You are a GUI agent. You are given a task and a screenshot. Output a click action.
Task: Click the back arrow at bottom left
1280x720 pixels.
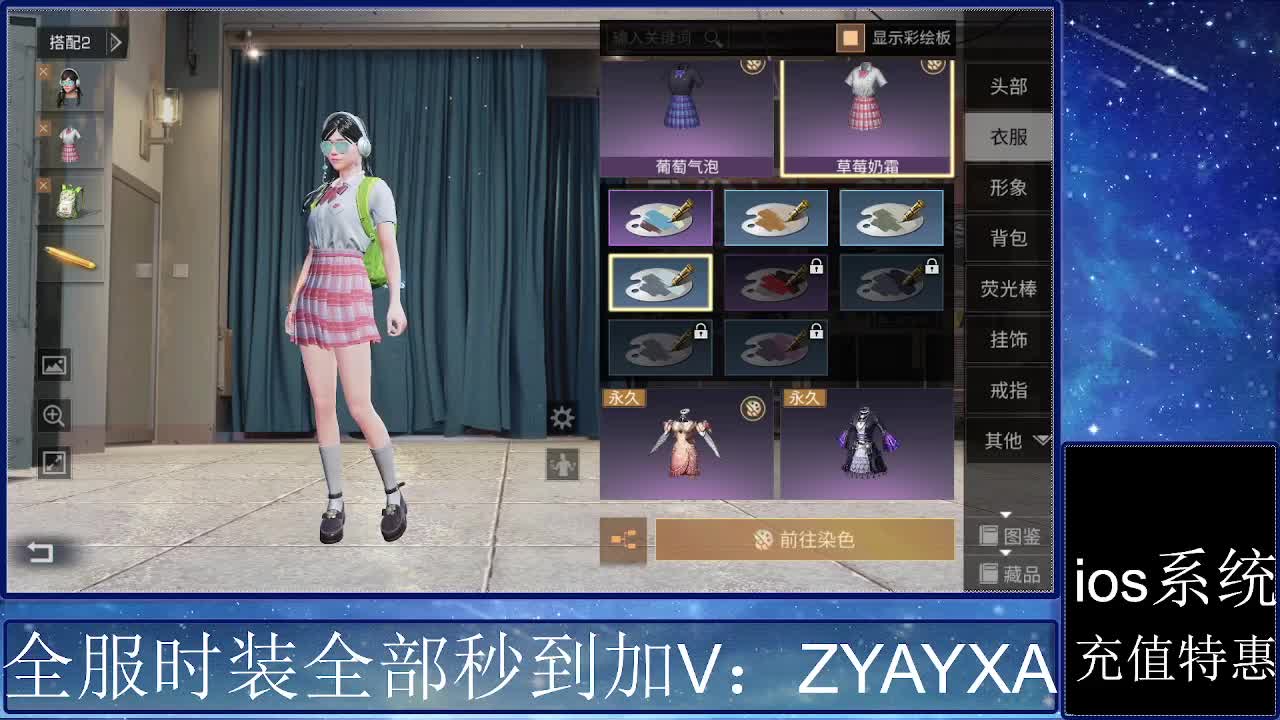38,551
